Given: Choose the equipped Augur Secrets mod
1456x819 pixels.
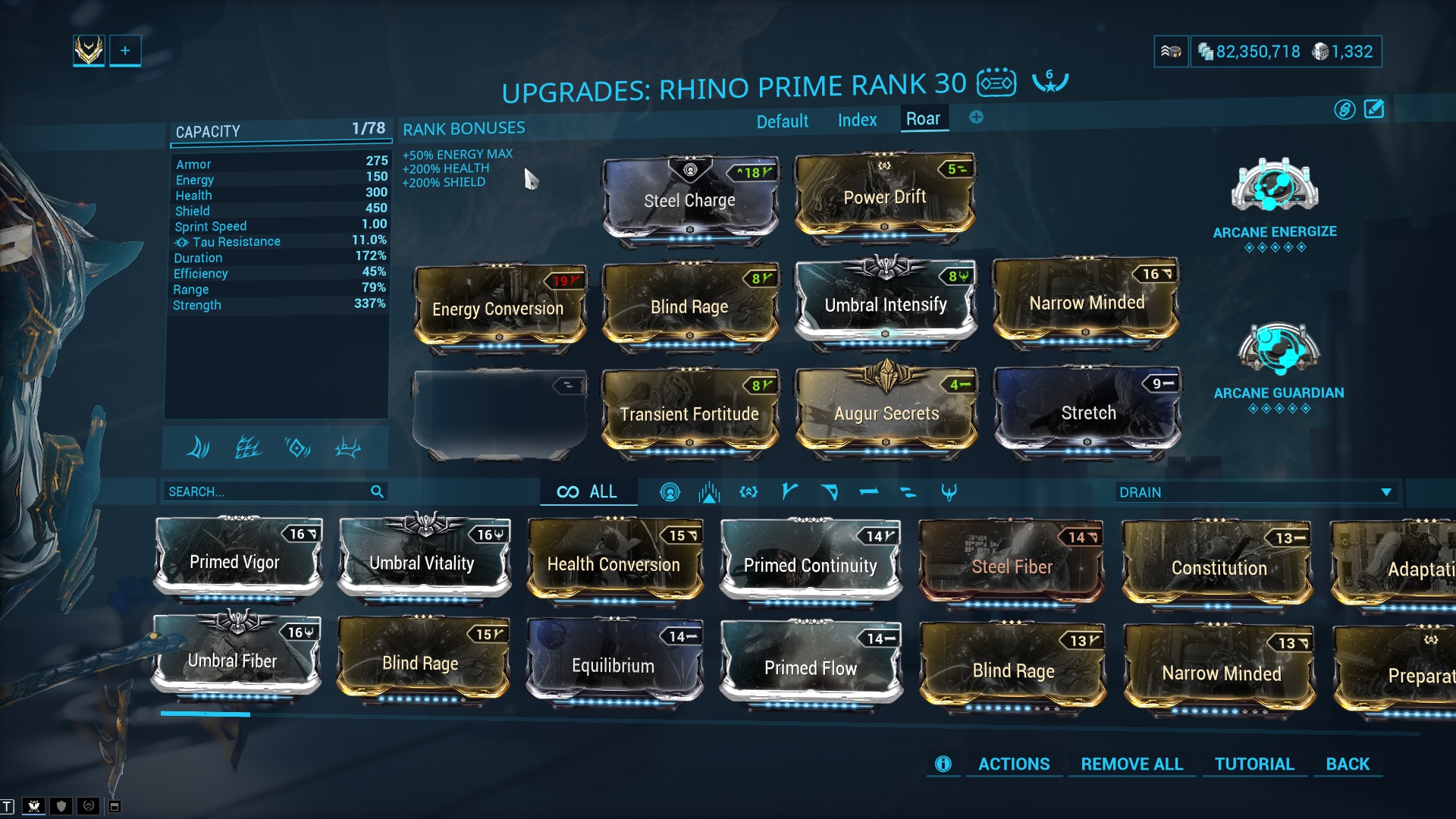Looking at the screenshot, I should click(x=886, y=413).
